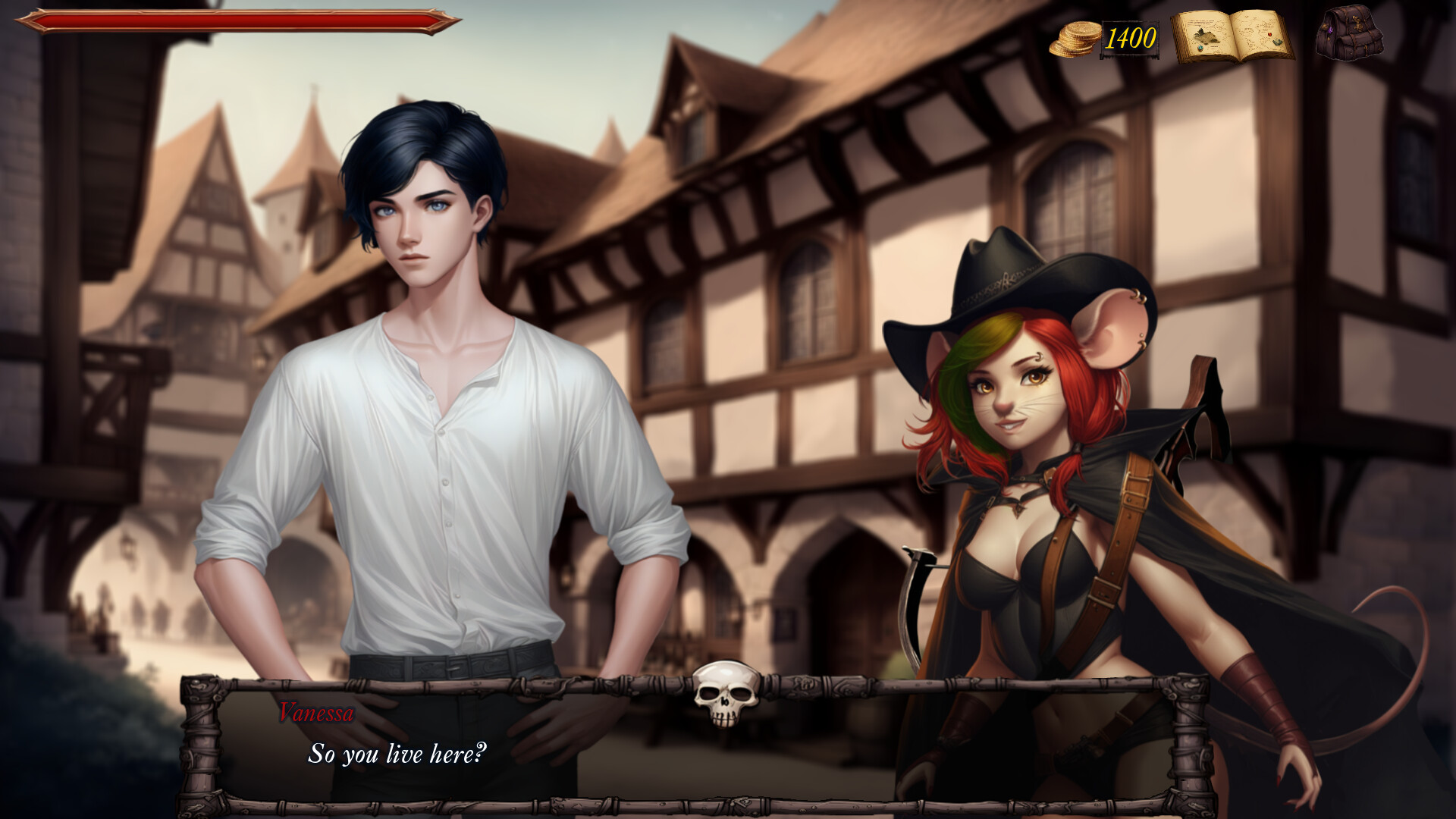The height and width of the screenshot is (819, 1456).
Task: Expand the 1400 gold counter
Action: 1130,36
